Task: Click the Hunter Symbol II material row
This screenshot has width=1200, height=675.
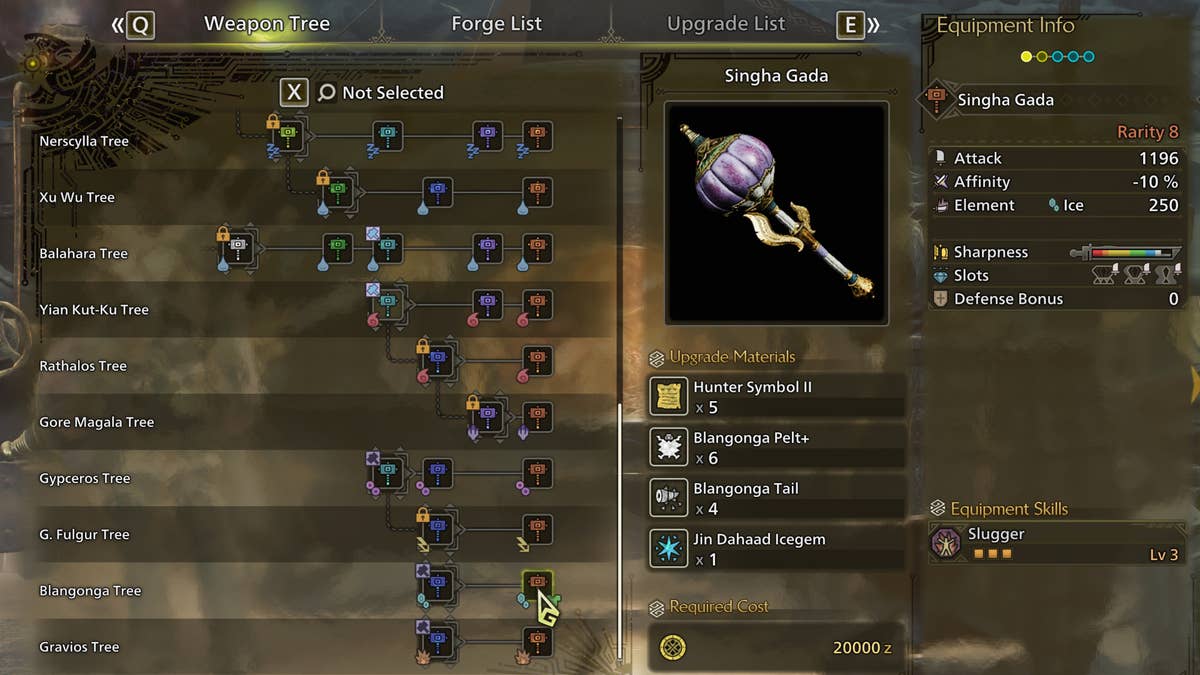Action: click(x=777, y=397)
